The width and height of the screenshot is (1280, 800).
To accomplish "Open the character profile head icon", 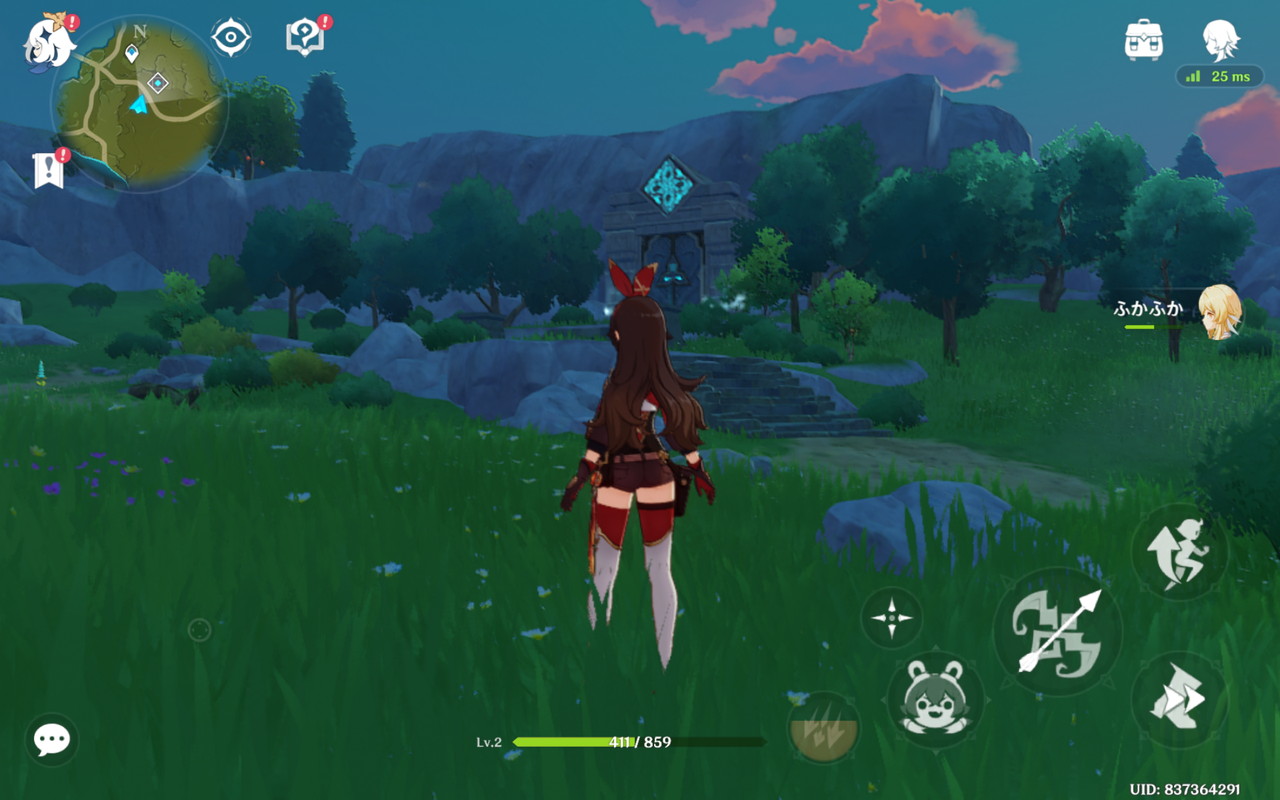I will coord(1221,40).
